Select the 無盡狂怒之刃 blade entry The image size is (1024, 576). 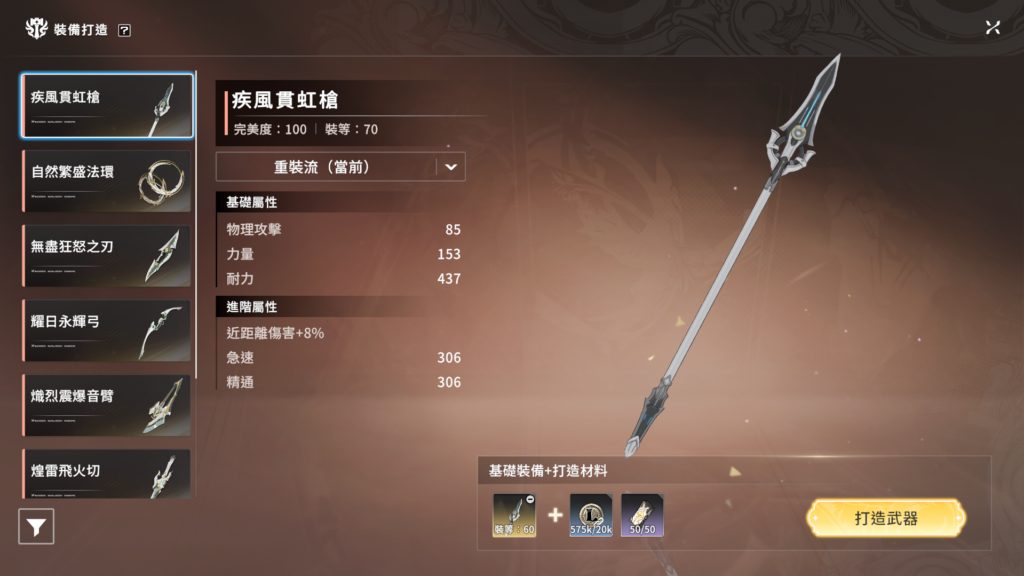tap(107, 255)
